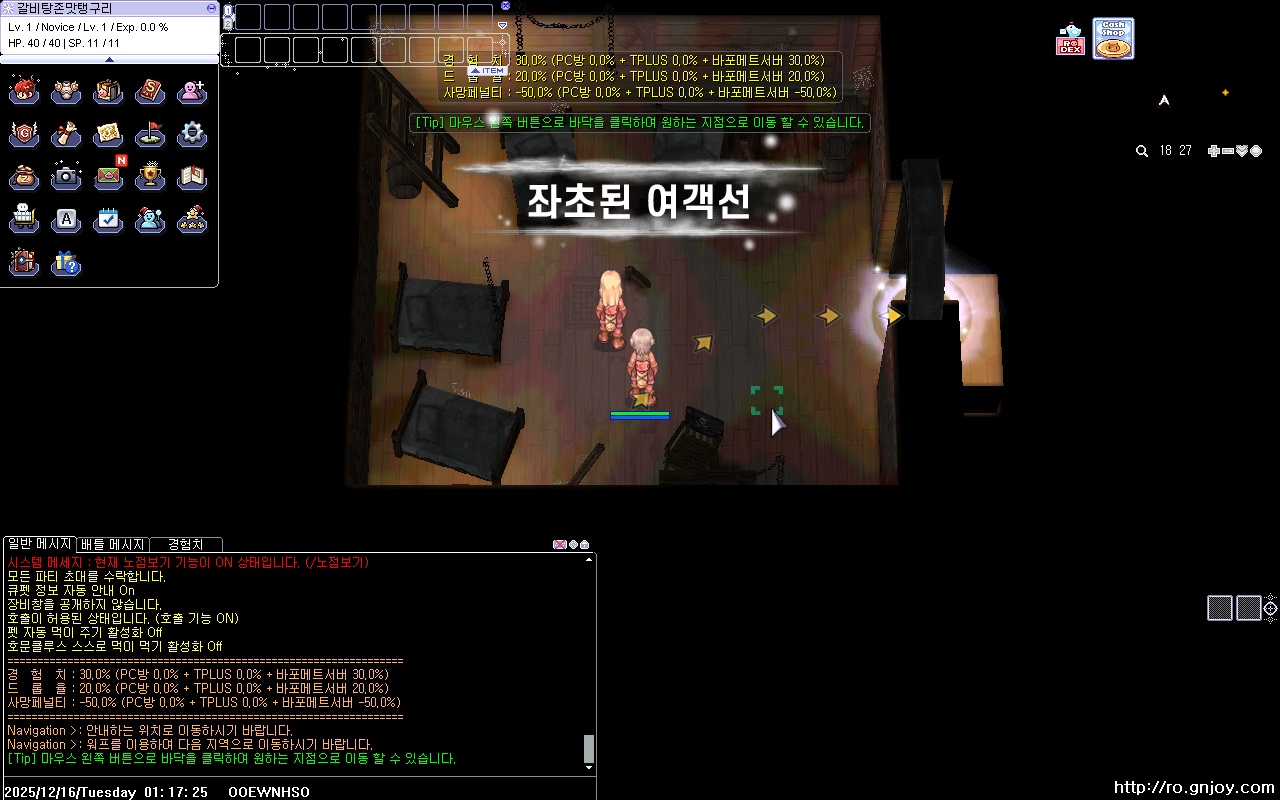Toggle the crossed-envelope chat filter icon

[x=560, y=545]
